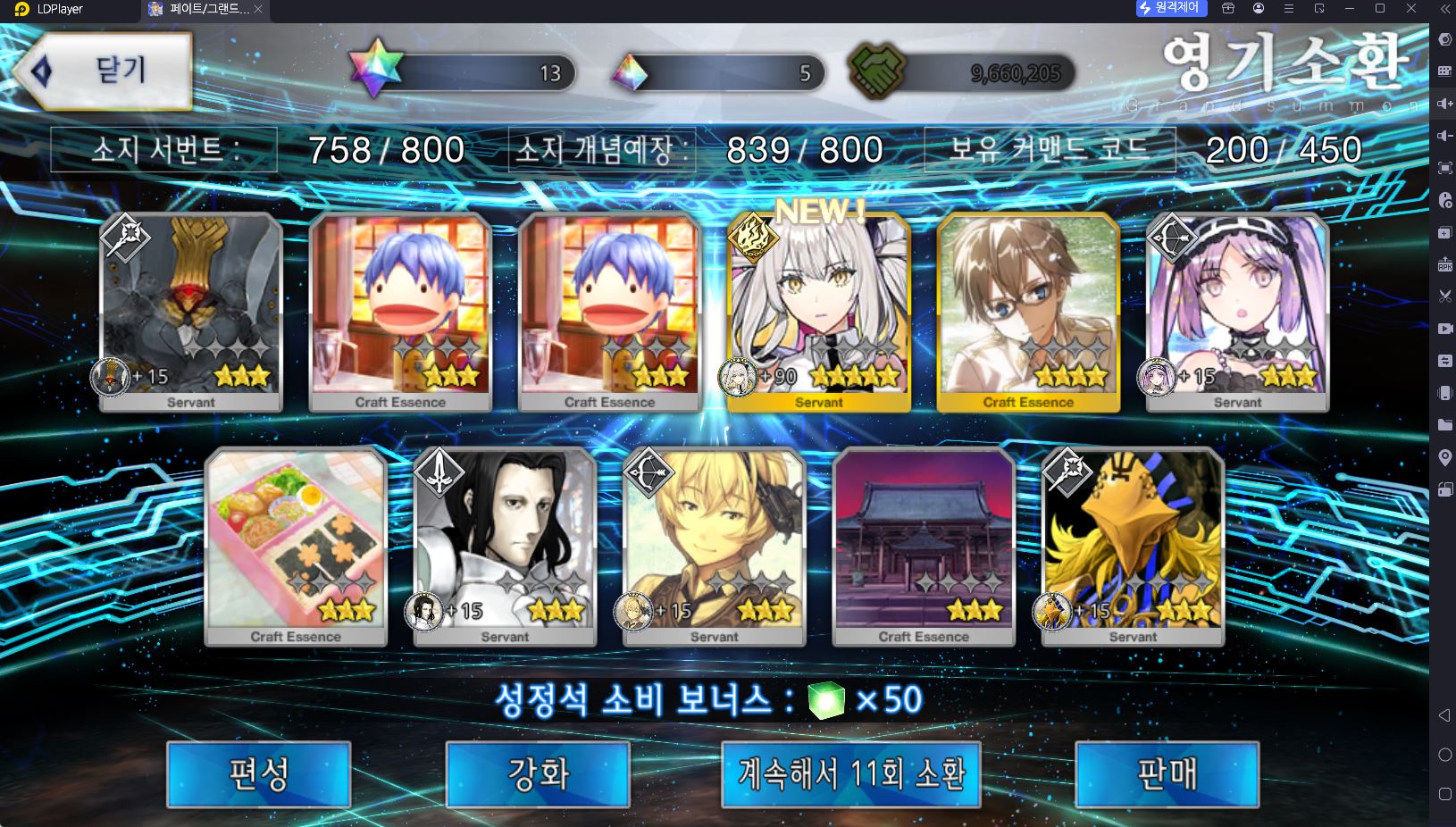1456x827 pixels.
Task: Open the 편성 formation menu
Action: (x=258, y=773)
